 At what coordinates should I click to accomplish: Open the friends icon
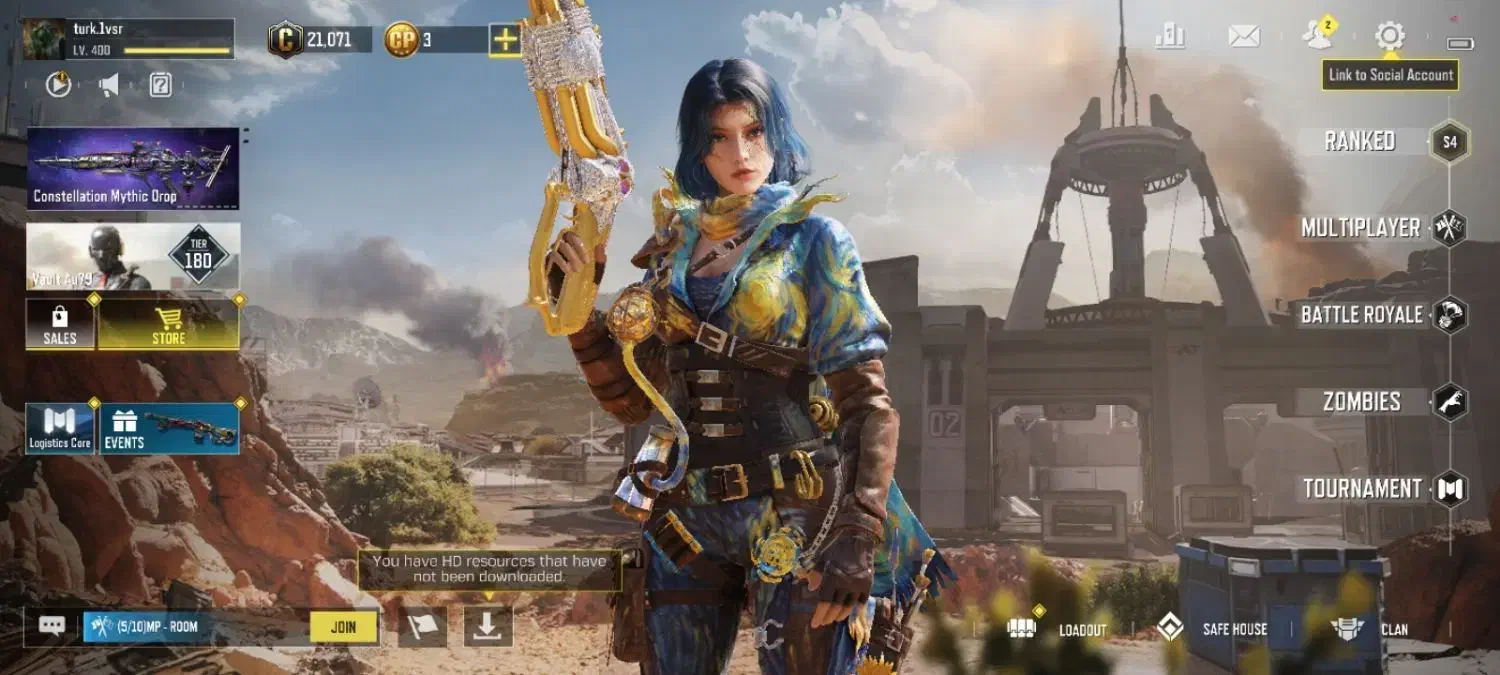pyautogui.click(x=1318, y=37)
